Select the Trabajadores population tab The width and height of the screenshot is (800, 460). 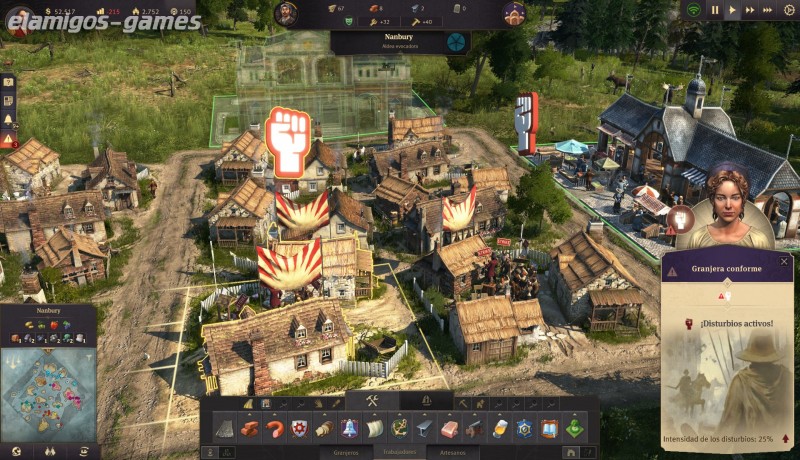point(400,452)
